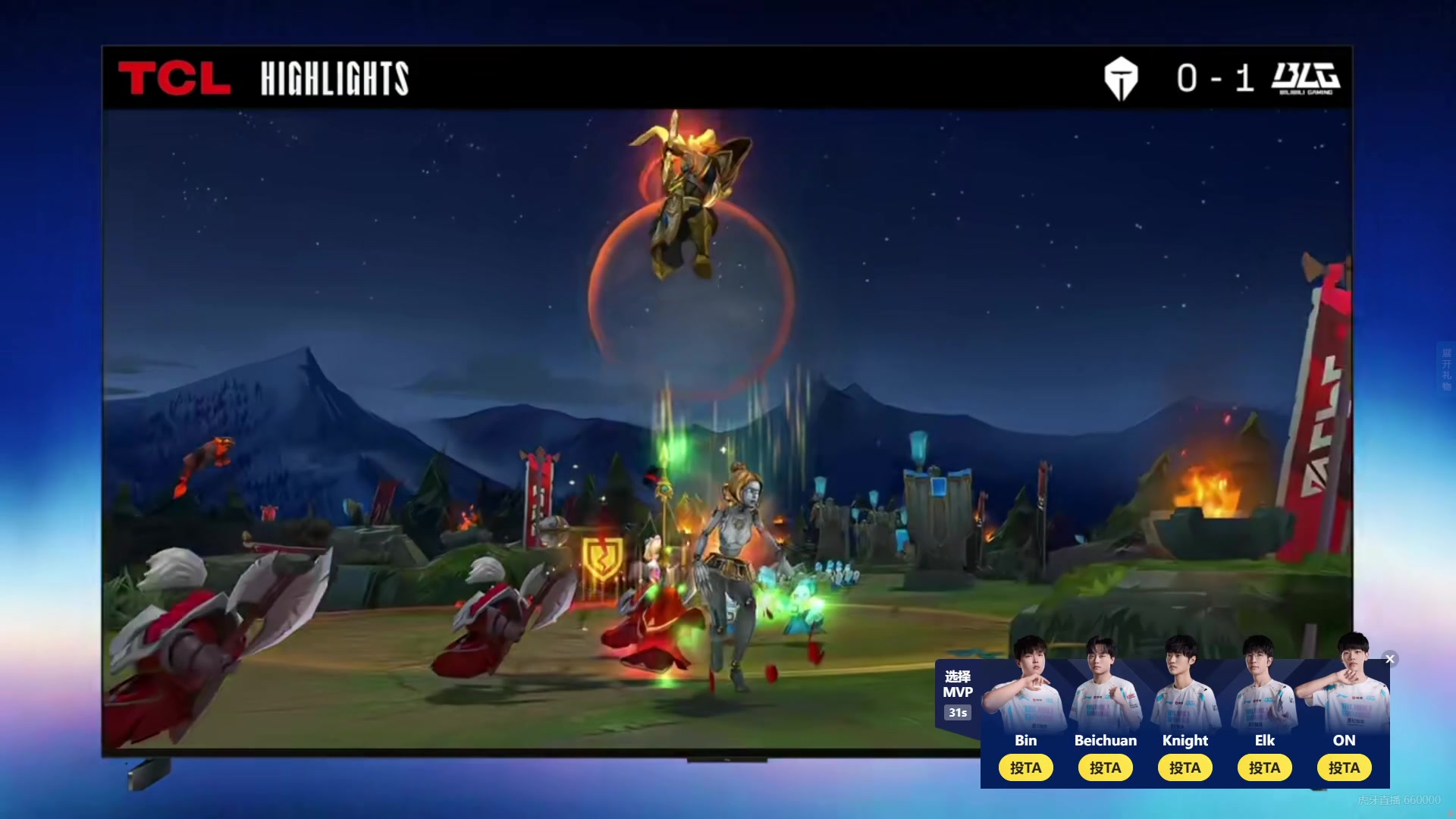Image resolution: width=1456 pixels, height=819 pixels.
Task: Vote for Bin as MVP
Action: click(1025, 767)
